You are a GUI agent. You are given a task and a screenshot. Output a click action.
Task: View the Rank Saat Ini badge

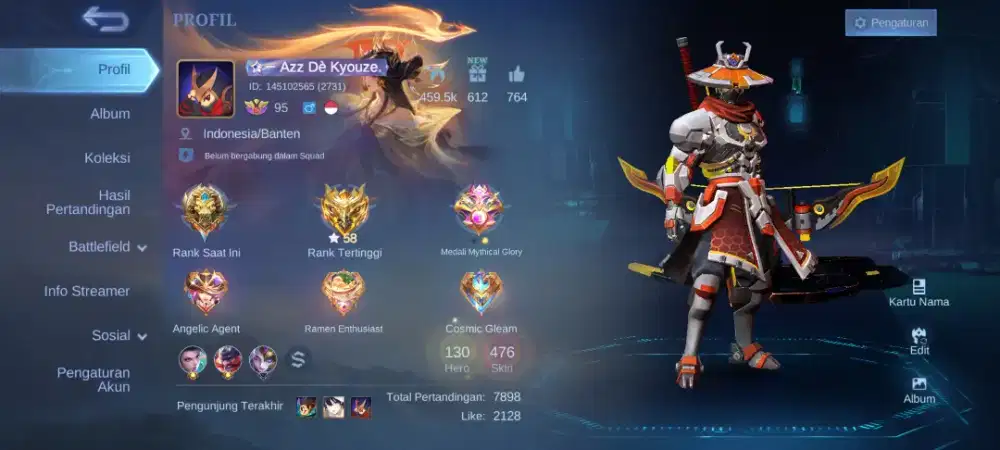pos(206,210)
